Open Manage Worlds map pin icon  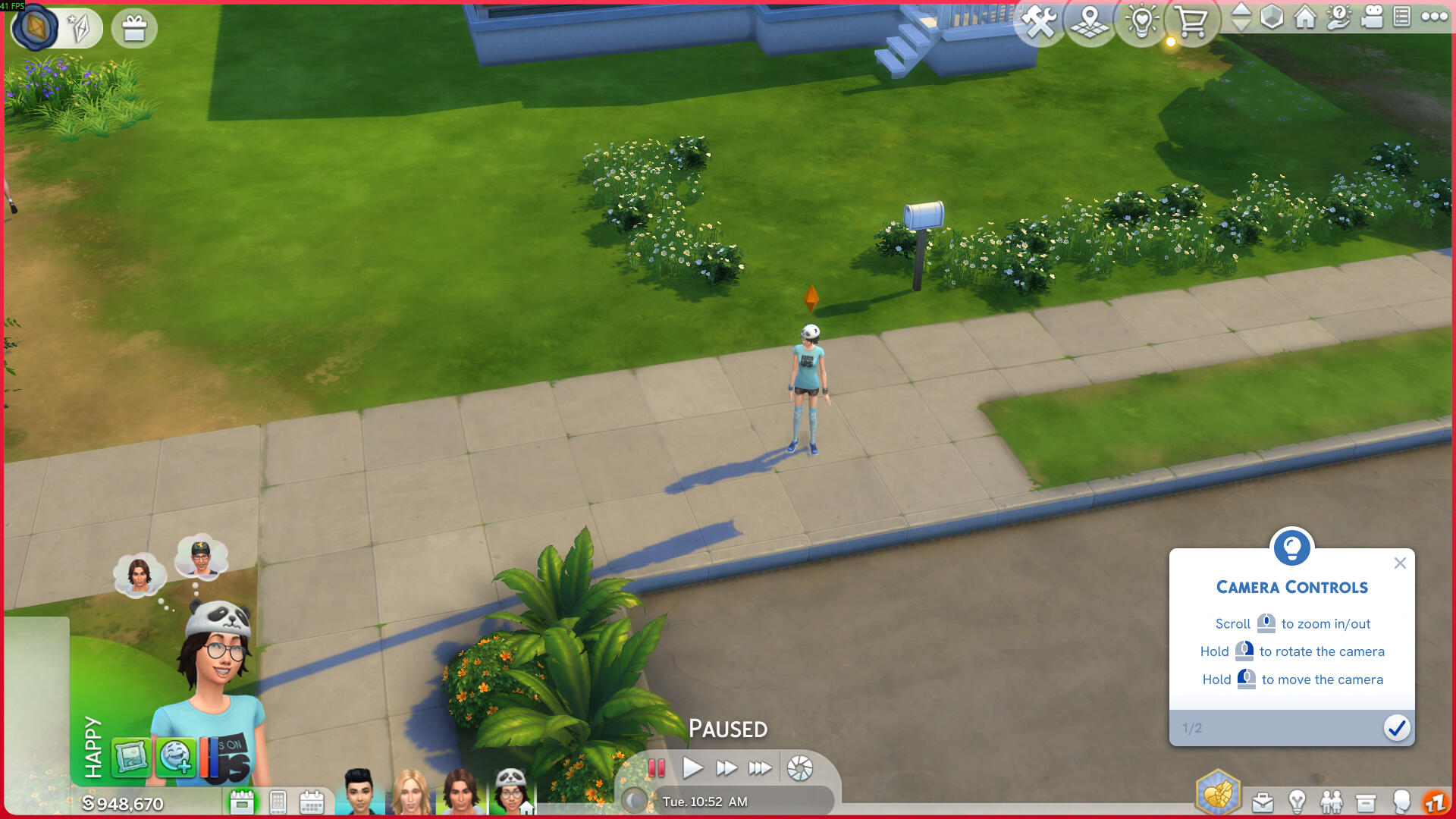(x=1090, y=23)
